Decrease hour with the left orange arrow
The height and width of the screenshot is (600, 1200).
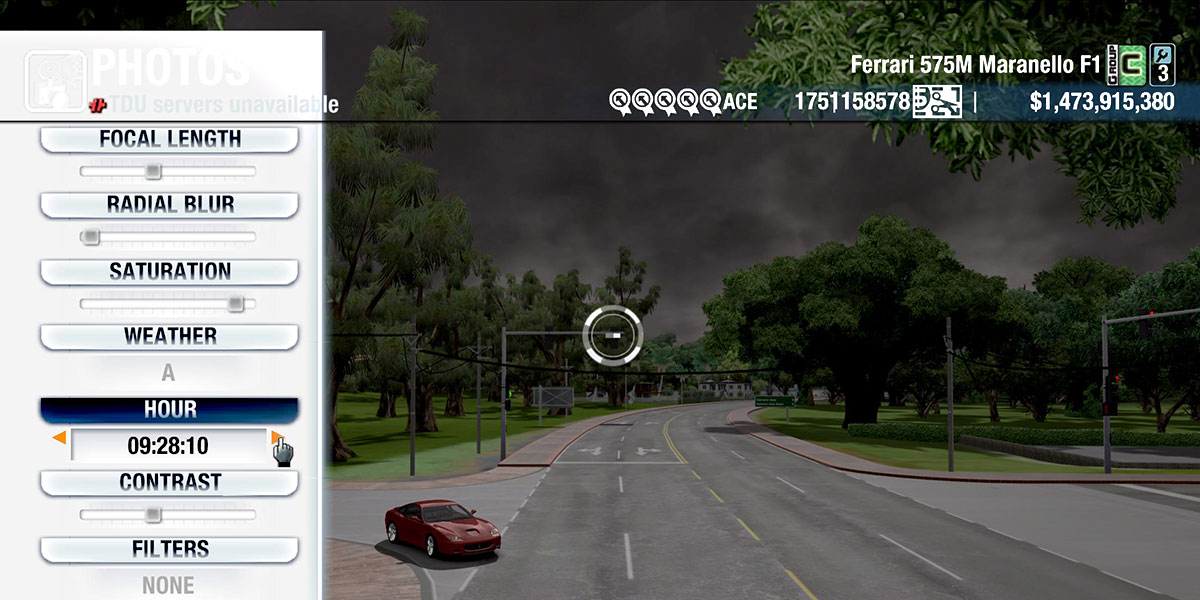point(59,438)
